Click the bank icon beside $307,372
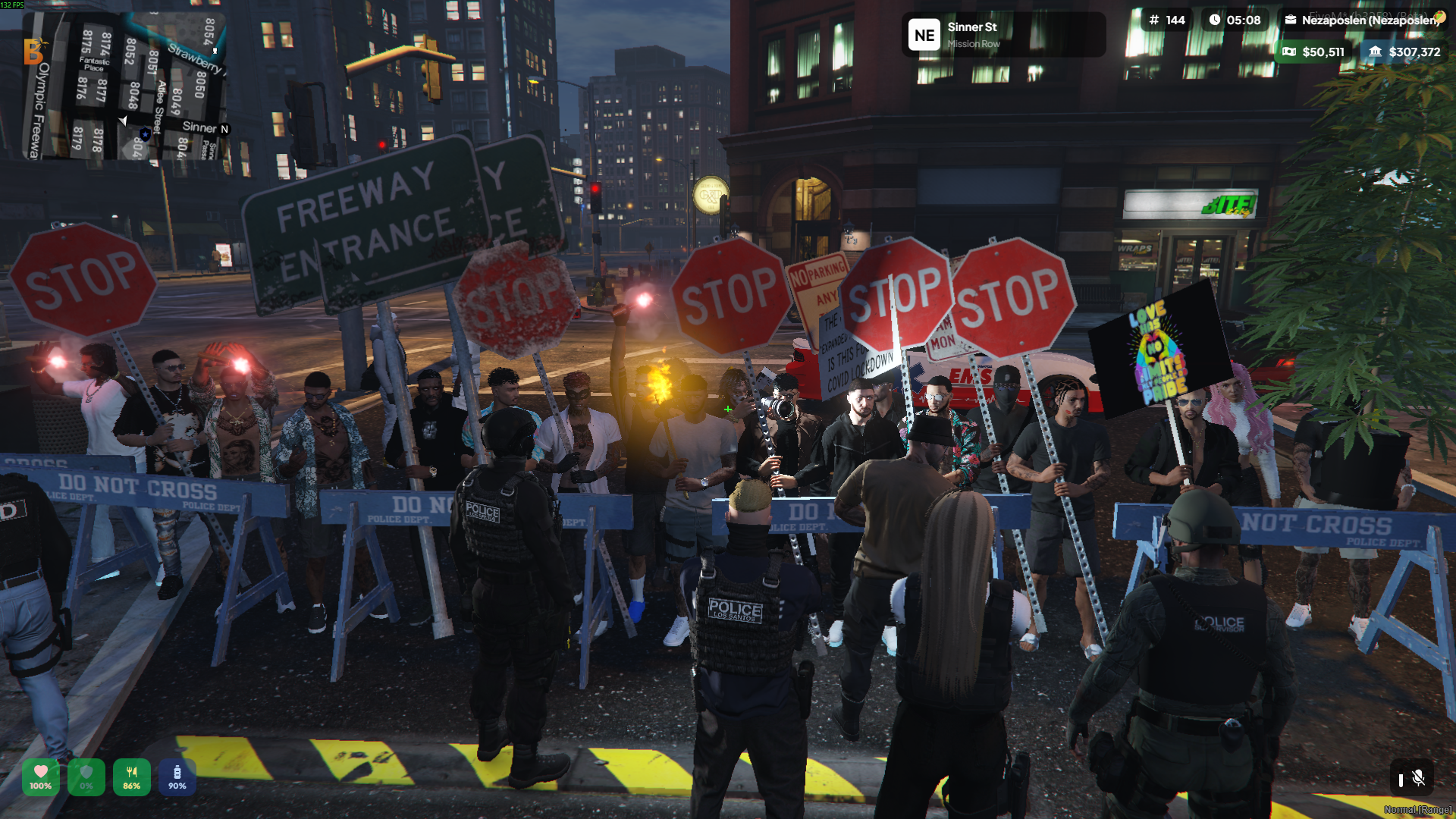The height and width of the screenshot is (819, 1456). tap(1376, 52)
